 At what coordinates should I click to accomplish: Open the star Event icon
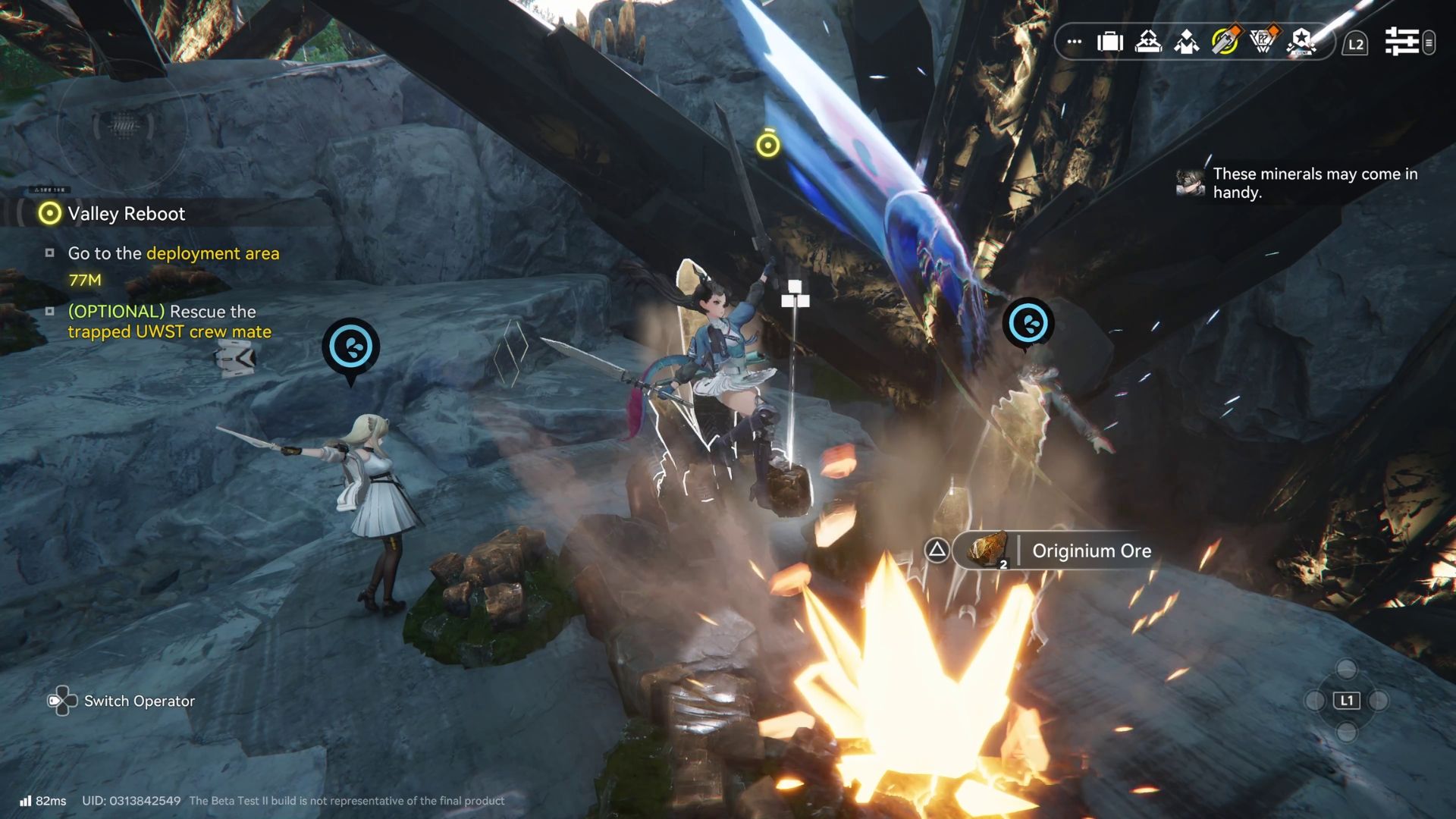click(x=1301, y=42)
